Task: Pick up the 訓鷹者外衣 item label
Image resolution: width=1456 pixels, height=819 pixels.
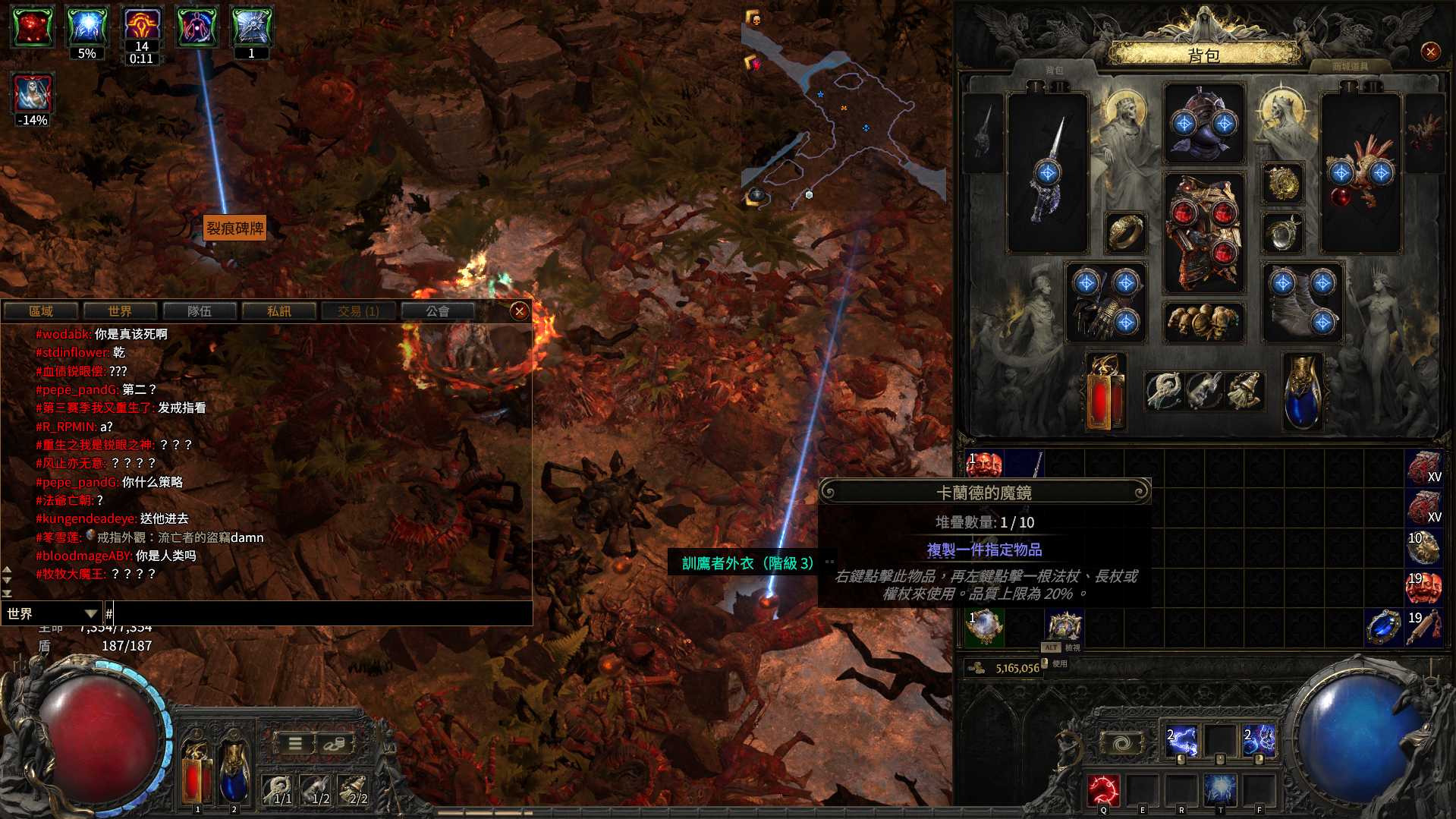Action: (x=747, y=563)
